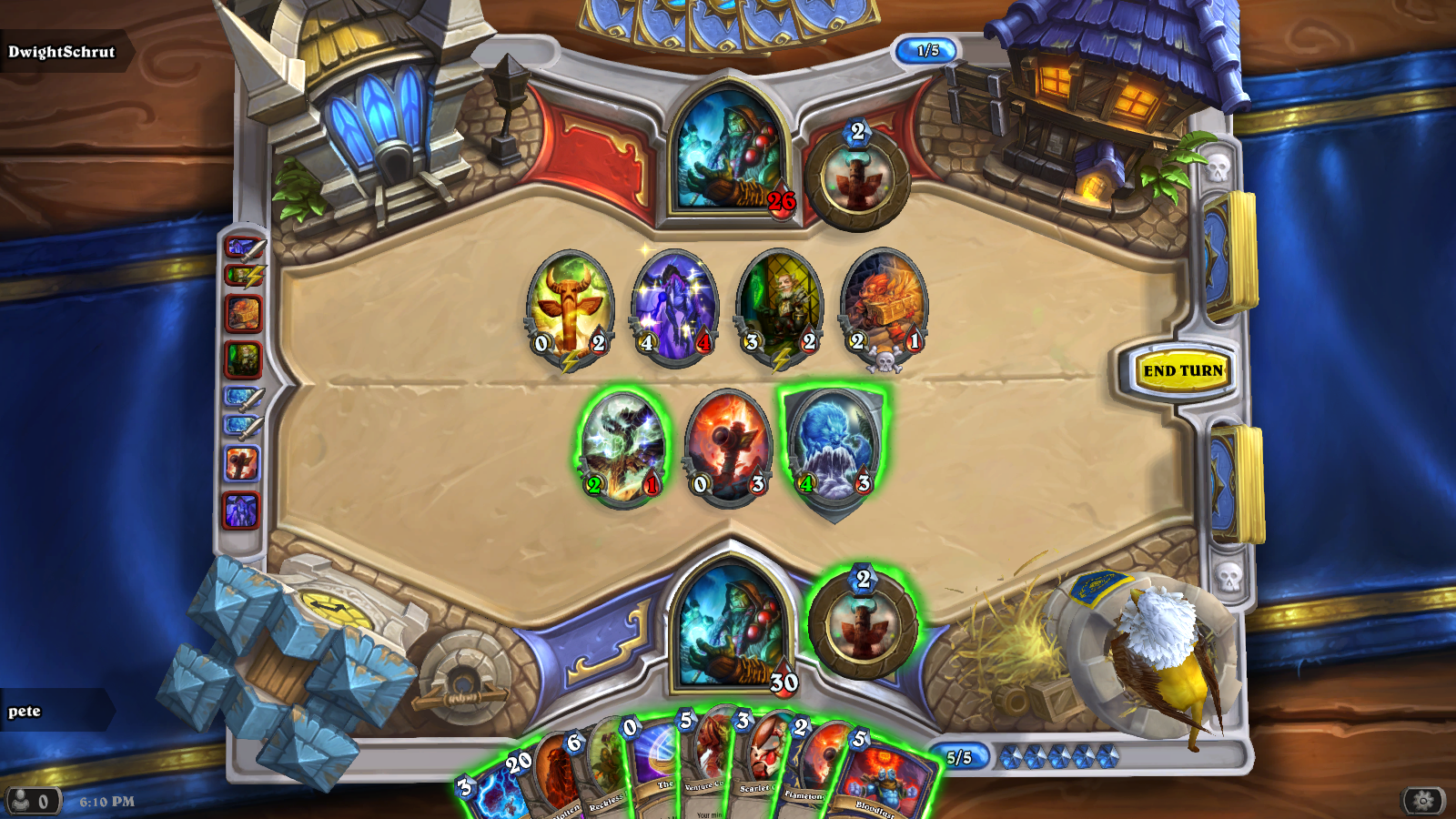1456x819 pixels.
Task: Click the topmost dagger attack tile in history
Action: [241, 248]
